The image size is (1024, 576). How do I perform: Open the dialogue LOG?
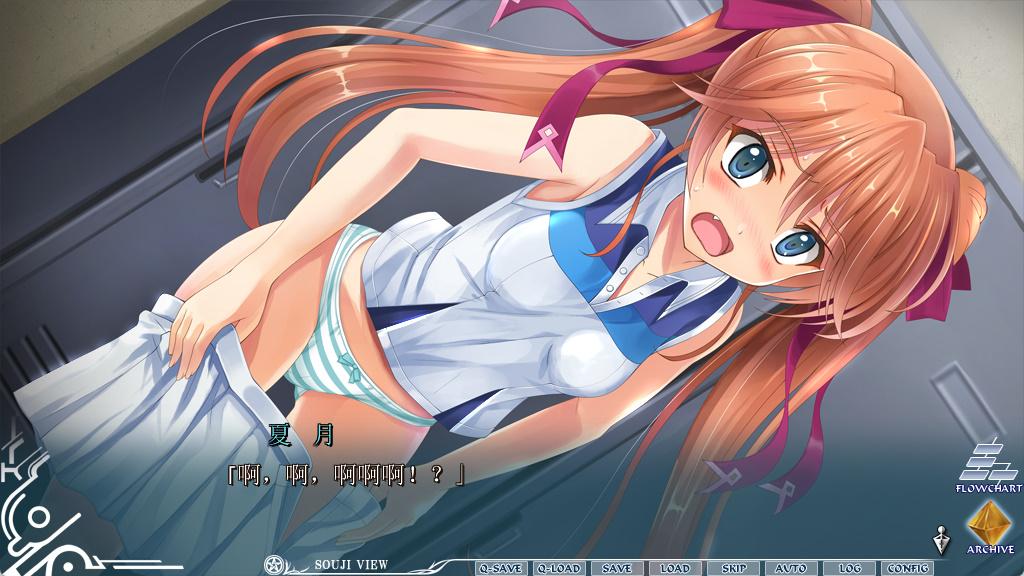coord(849,568)
